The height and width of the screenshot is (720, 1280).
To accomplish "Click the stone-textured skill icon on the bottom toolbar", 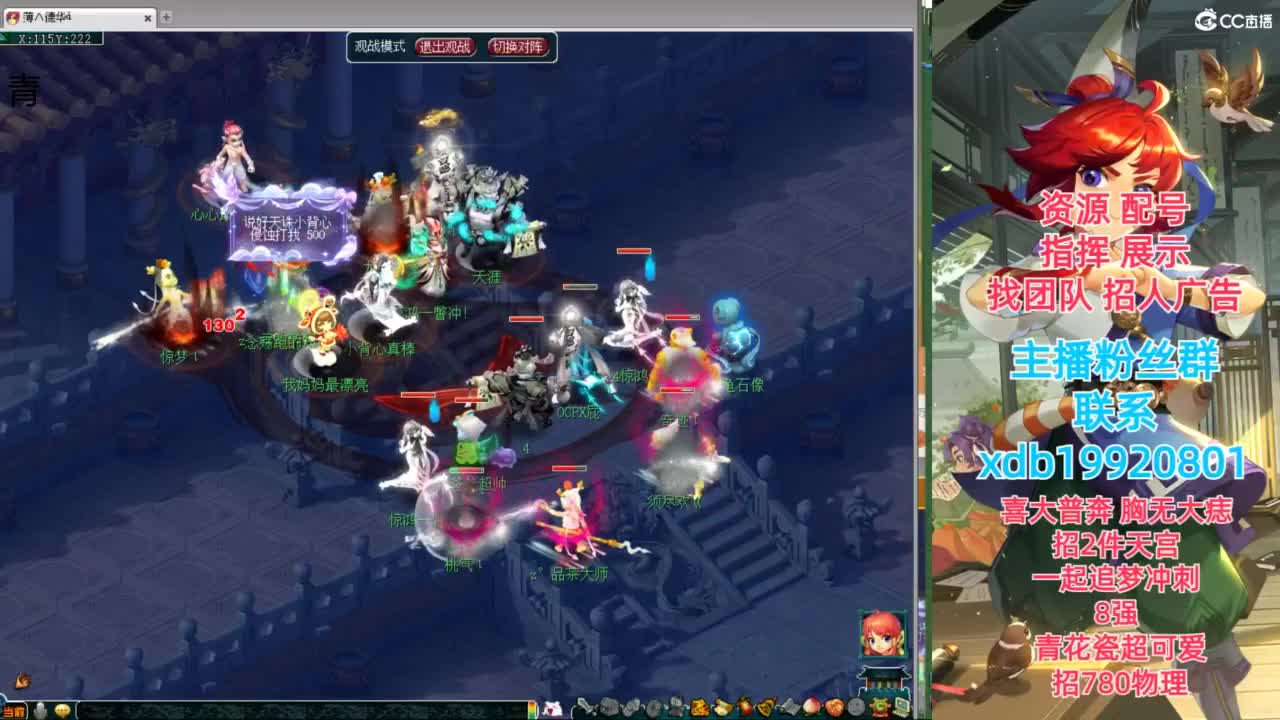I will [x=857, y=706].
